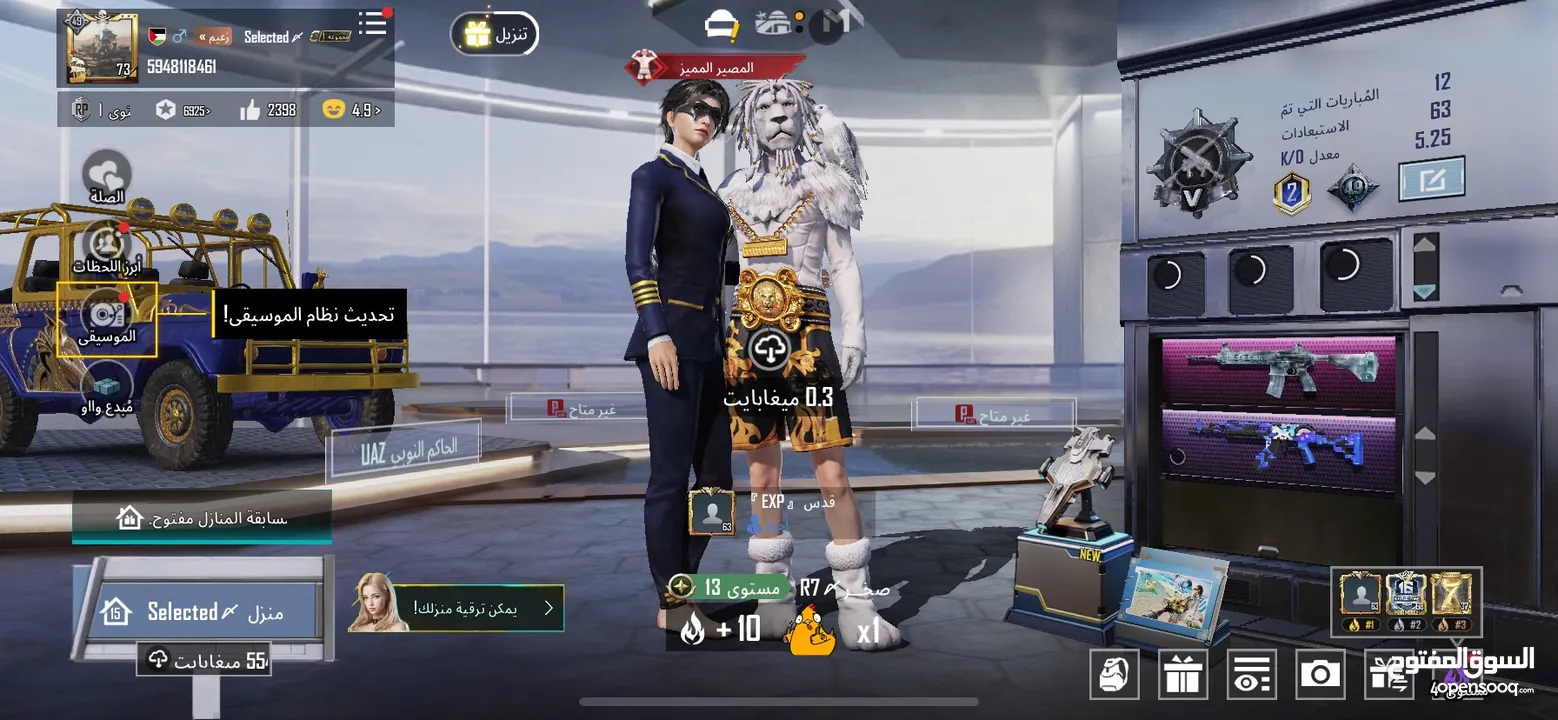Open the camera screenshot button
The height and width of the screenshot is (720, 1558).
point(1320,674)
